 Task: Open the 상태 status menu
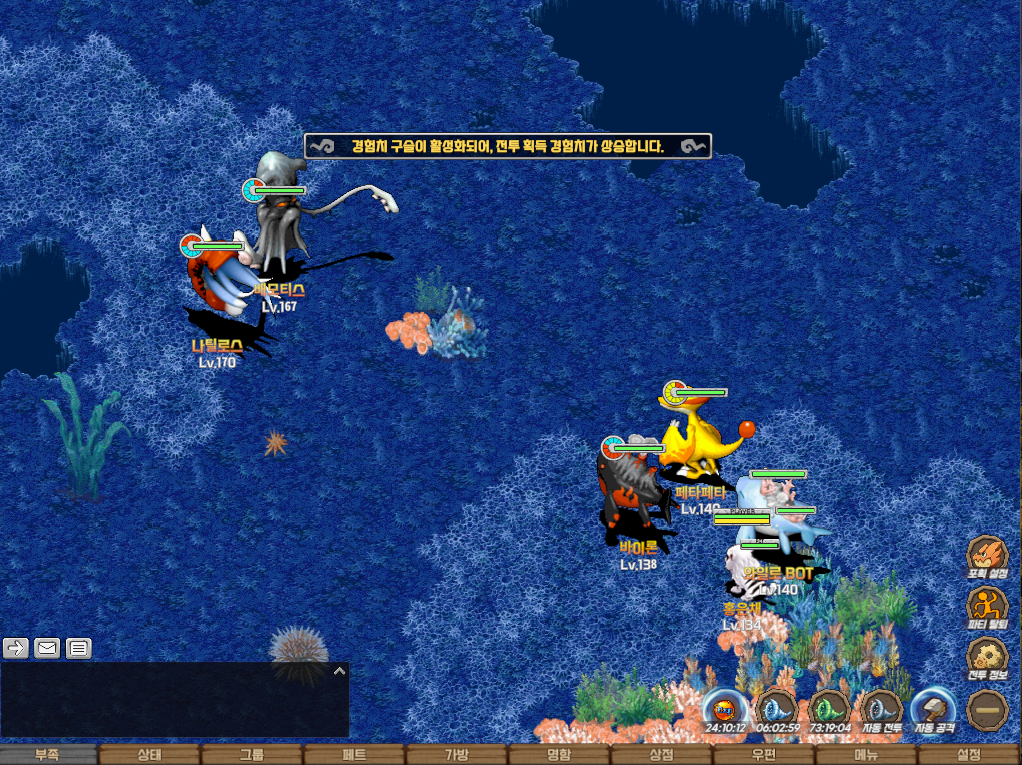pos(149,755)
